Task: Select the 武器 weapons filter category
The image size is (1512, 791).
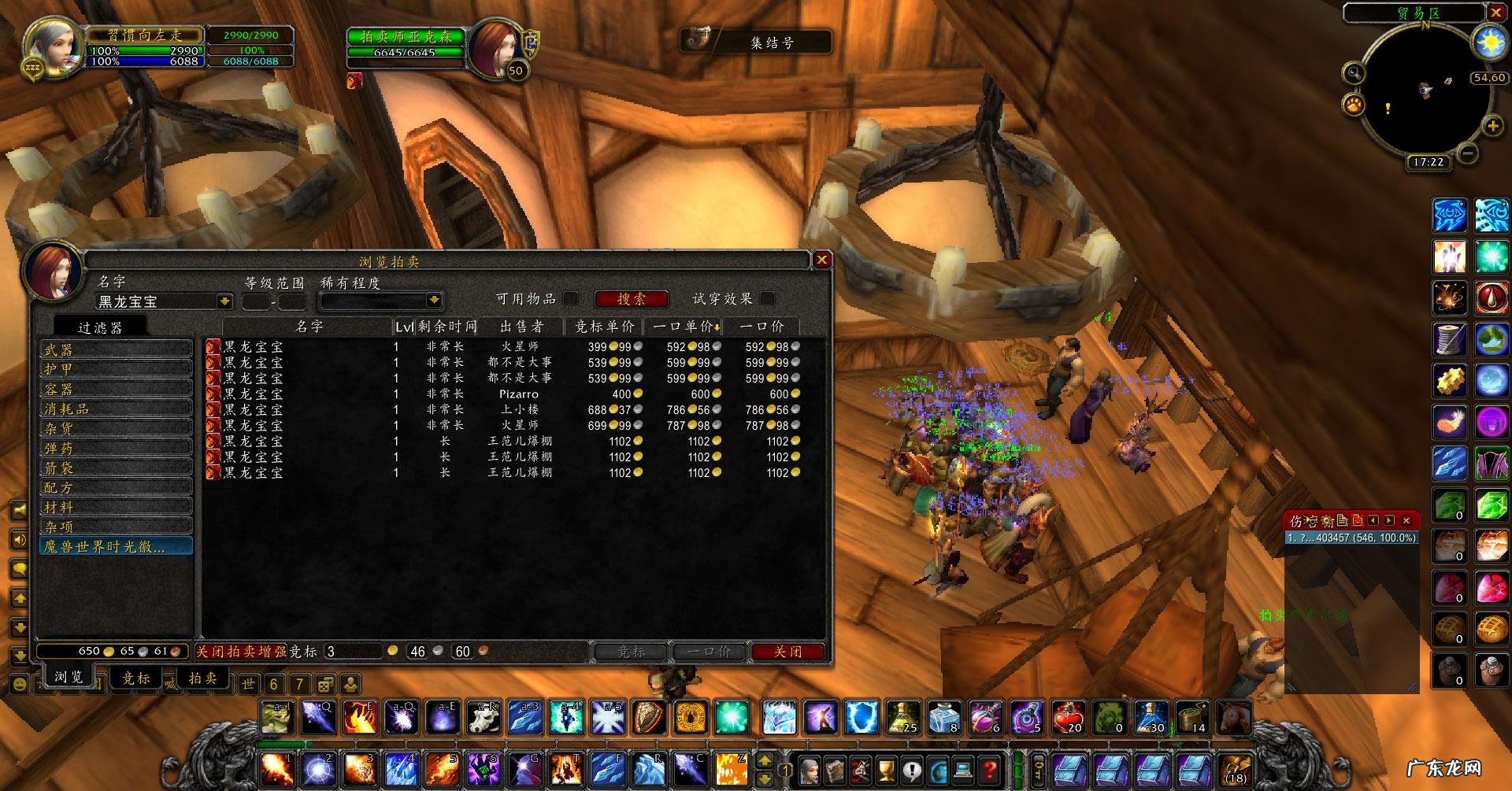Action: (x=115, y=349)
